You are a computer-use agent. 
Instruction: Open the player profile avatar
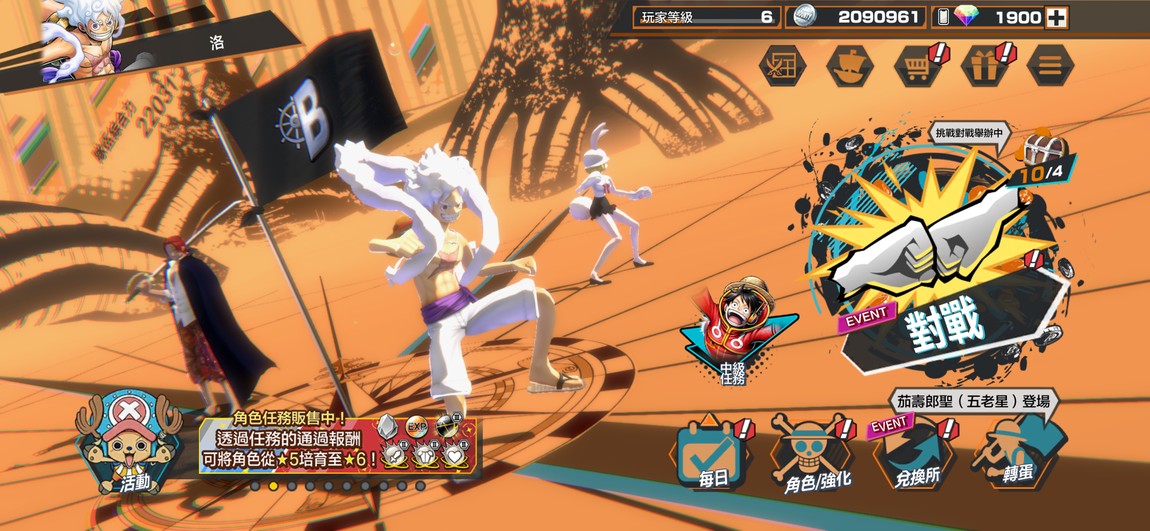82,37
